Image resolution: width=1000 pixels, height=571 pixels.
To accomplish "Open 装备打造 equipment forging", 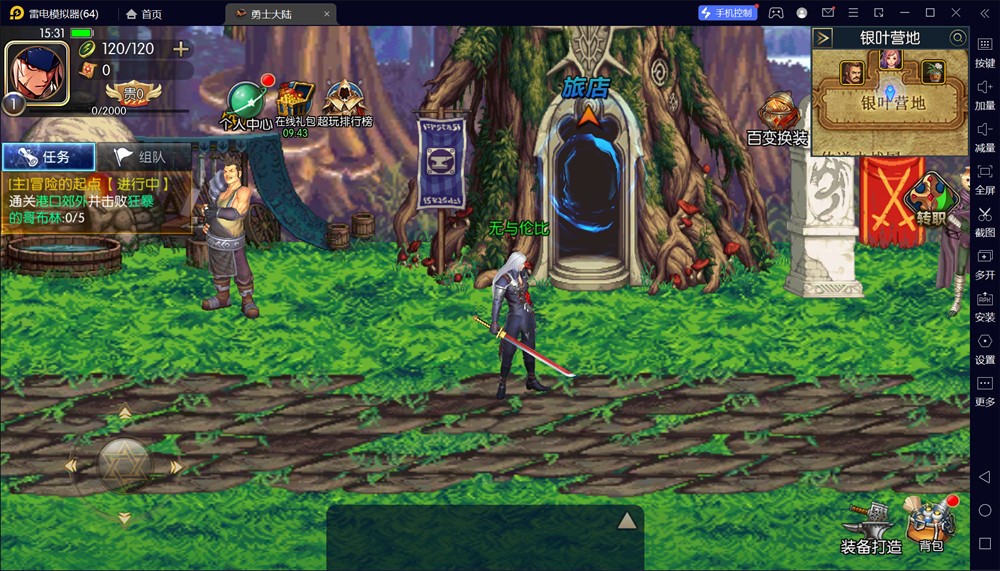I will 870,525.
